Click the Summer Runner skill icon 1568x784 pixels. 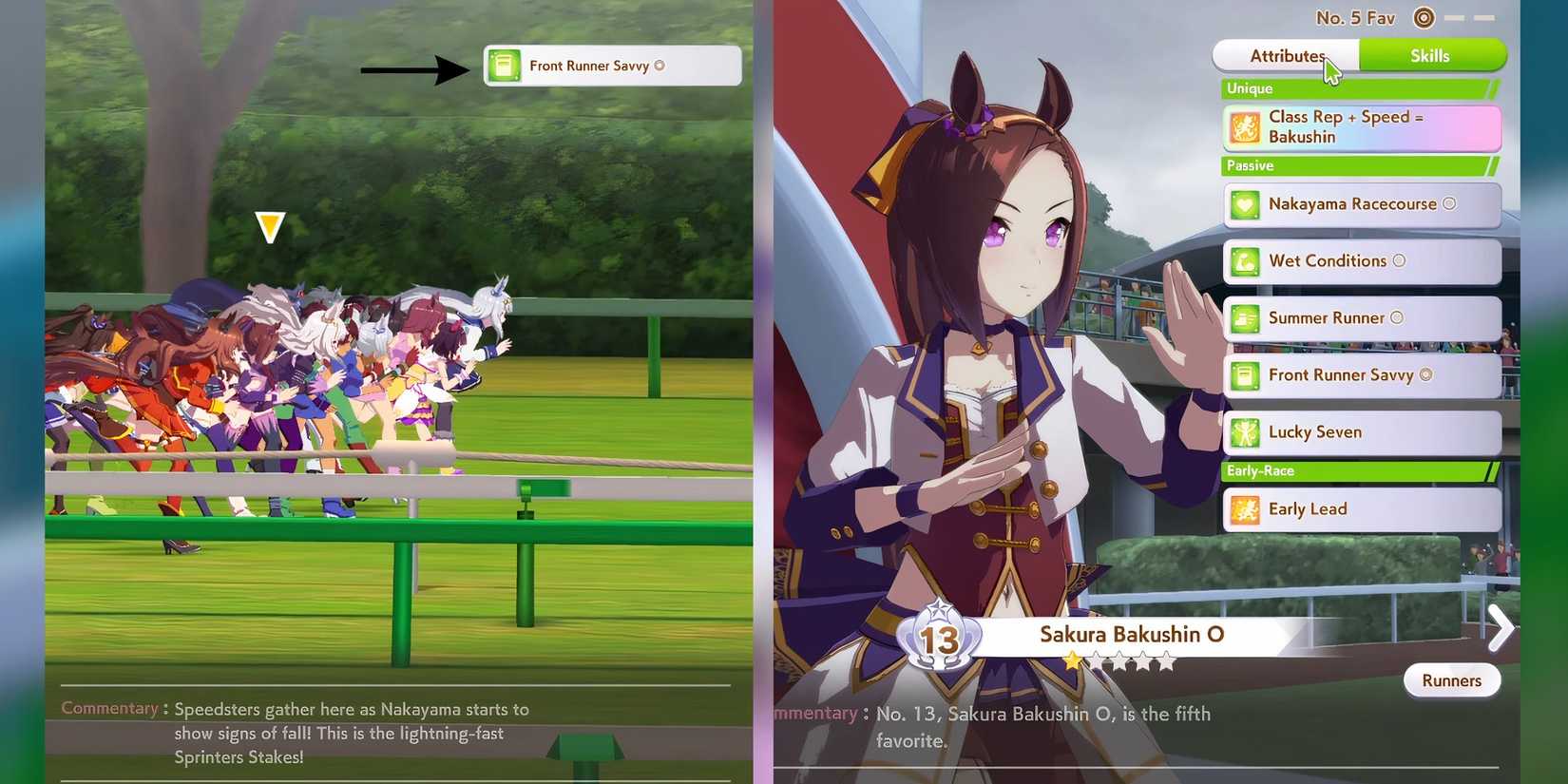point(1246,318)
